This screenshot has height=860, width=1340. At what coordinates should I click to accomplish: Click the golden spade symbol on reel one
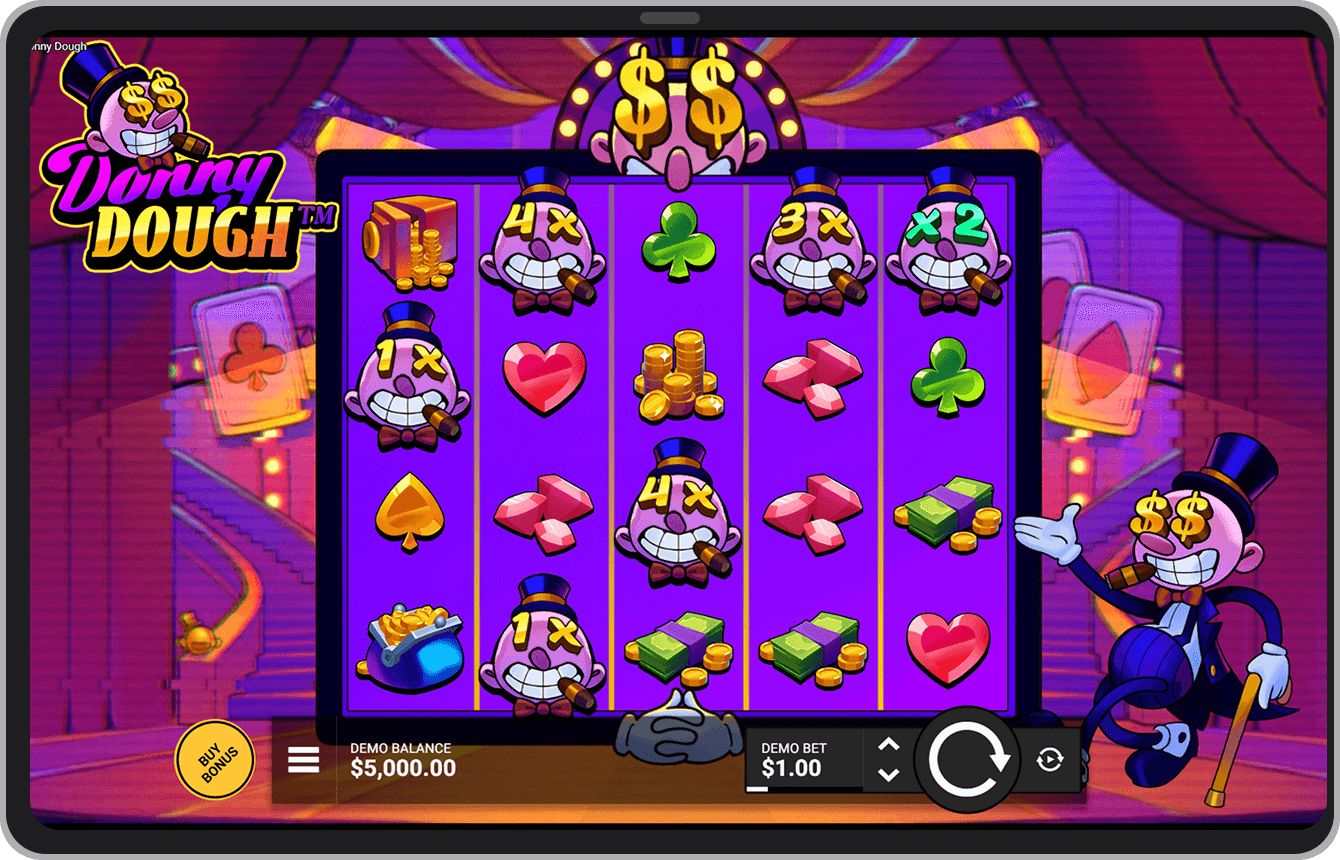click(410, 508)
